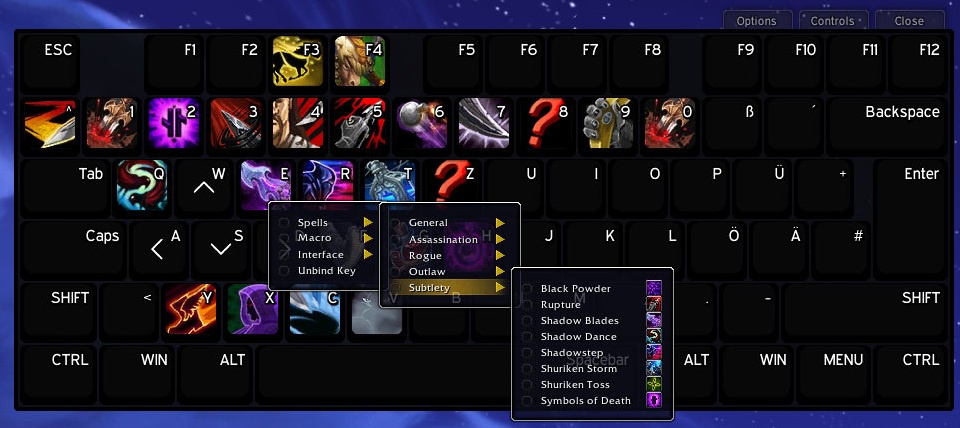960x428 pixels.
Task: Choose Symbols of Death spell
Action: (x=585, y=401)
